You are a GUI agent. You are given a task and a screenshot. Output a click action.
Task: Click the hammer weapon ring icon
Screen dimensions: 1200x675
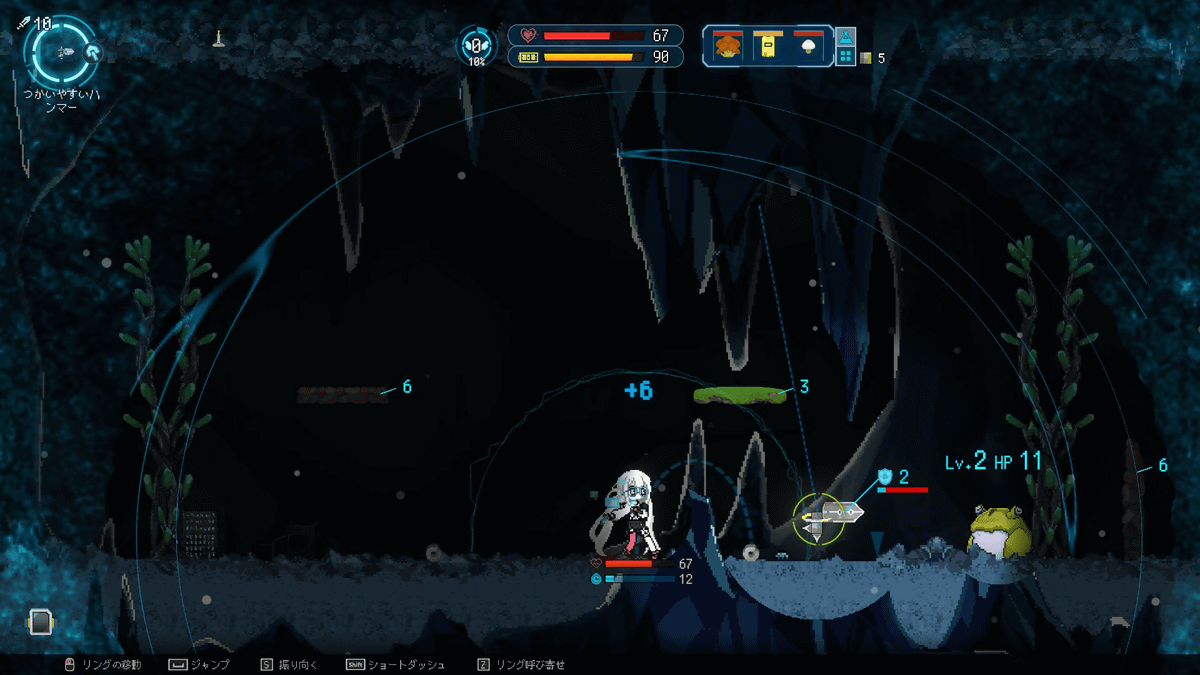(61, 51)
